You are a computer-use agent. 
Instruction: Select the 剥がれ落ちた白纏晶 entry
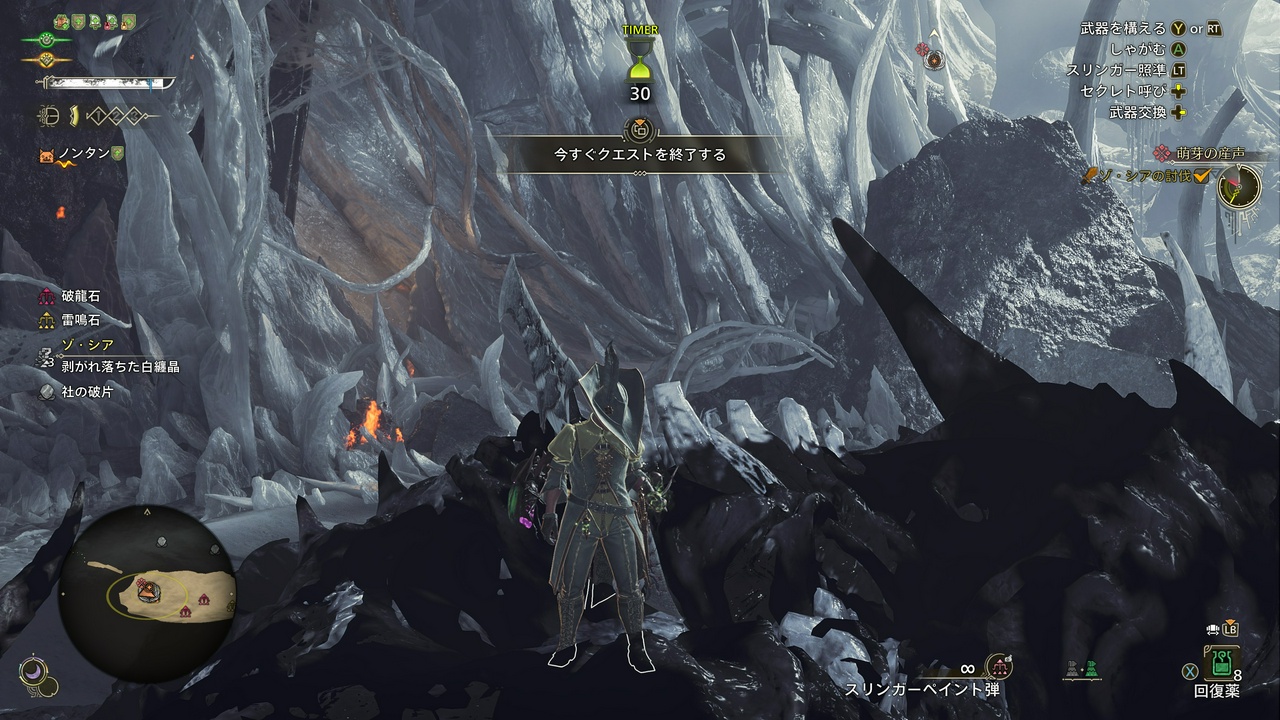click(x=118, y=367)
